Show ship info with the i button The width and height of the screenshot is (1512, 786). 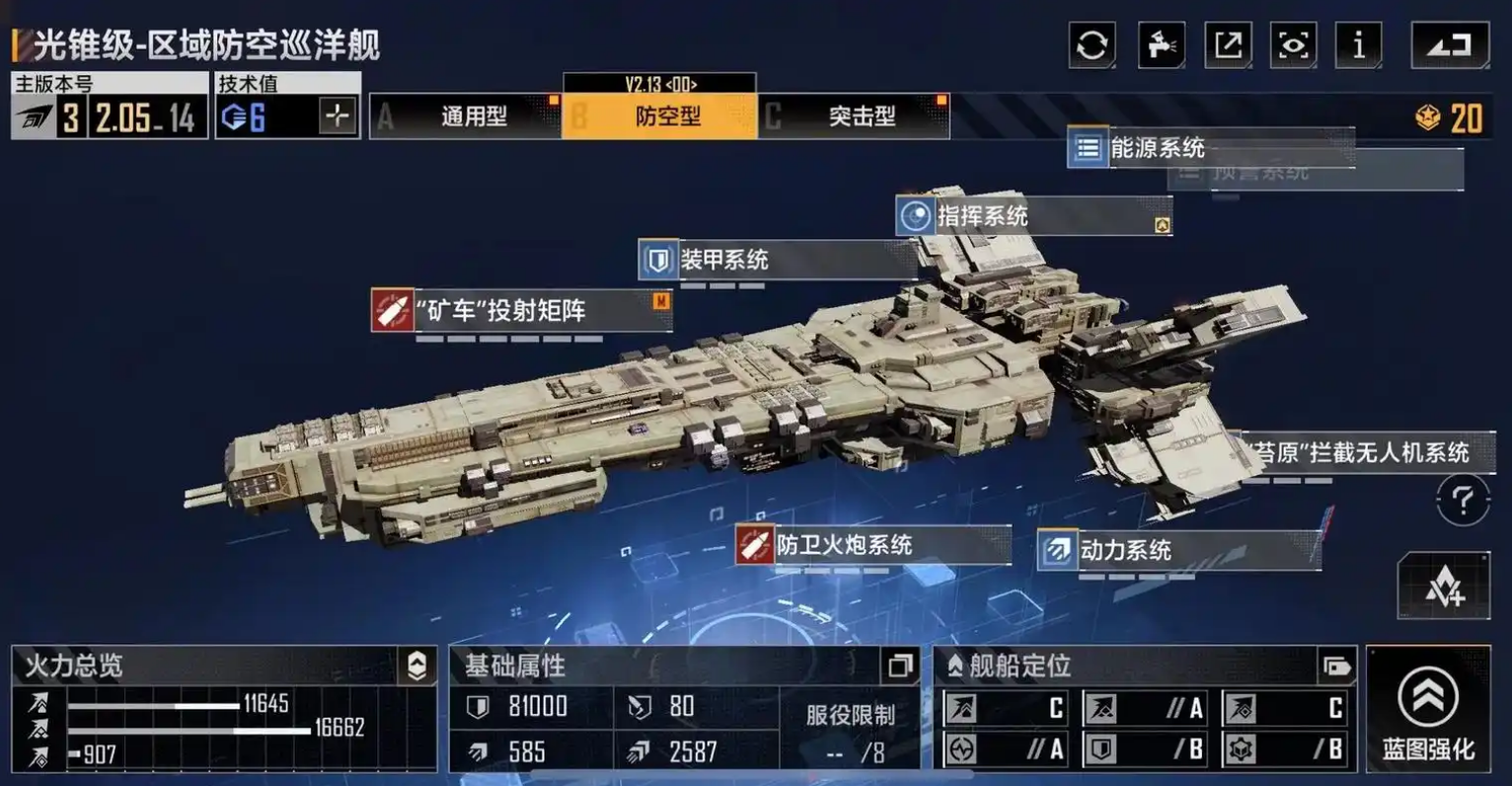tap(1359, 45)
